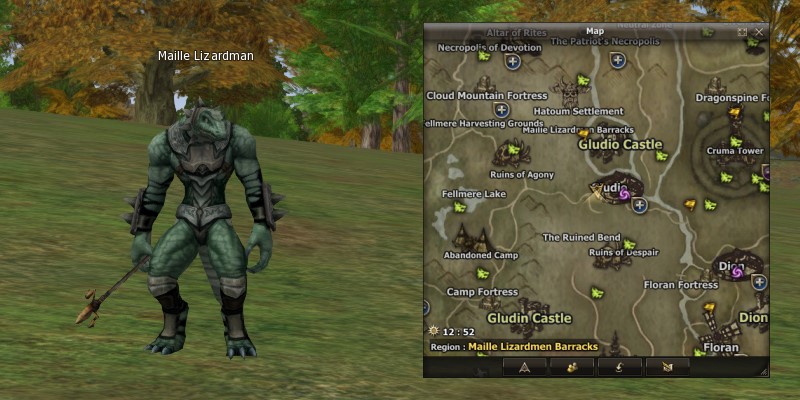Select the Cloud Mountain Fortress shield marker

[502, 110]
